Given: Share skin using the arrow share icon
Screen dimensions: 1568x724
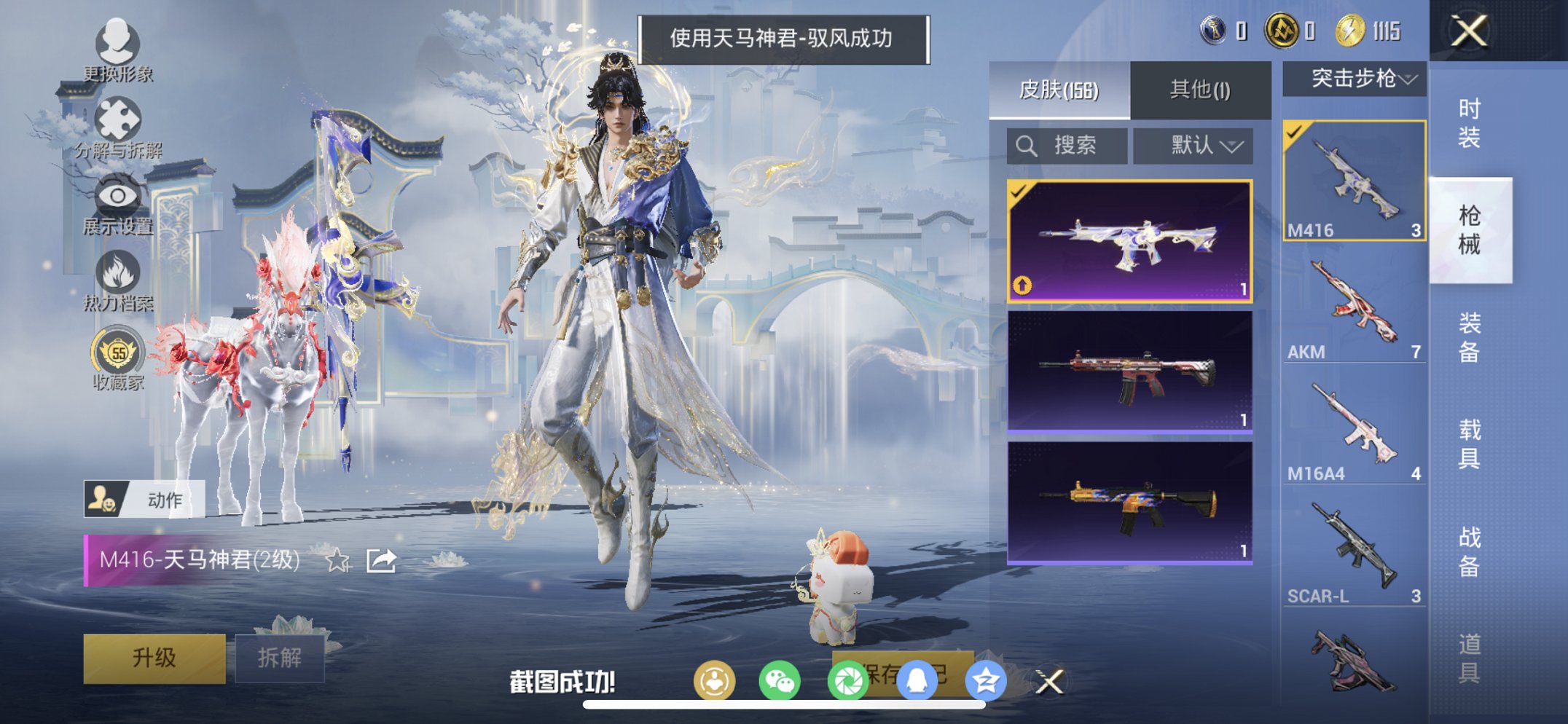Looking at the screenshot, I should [380, 561].
